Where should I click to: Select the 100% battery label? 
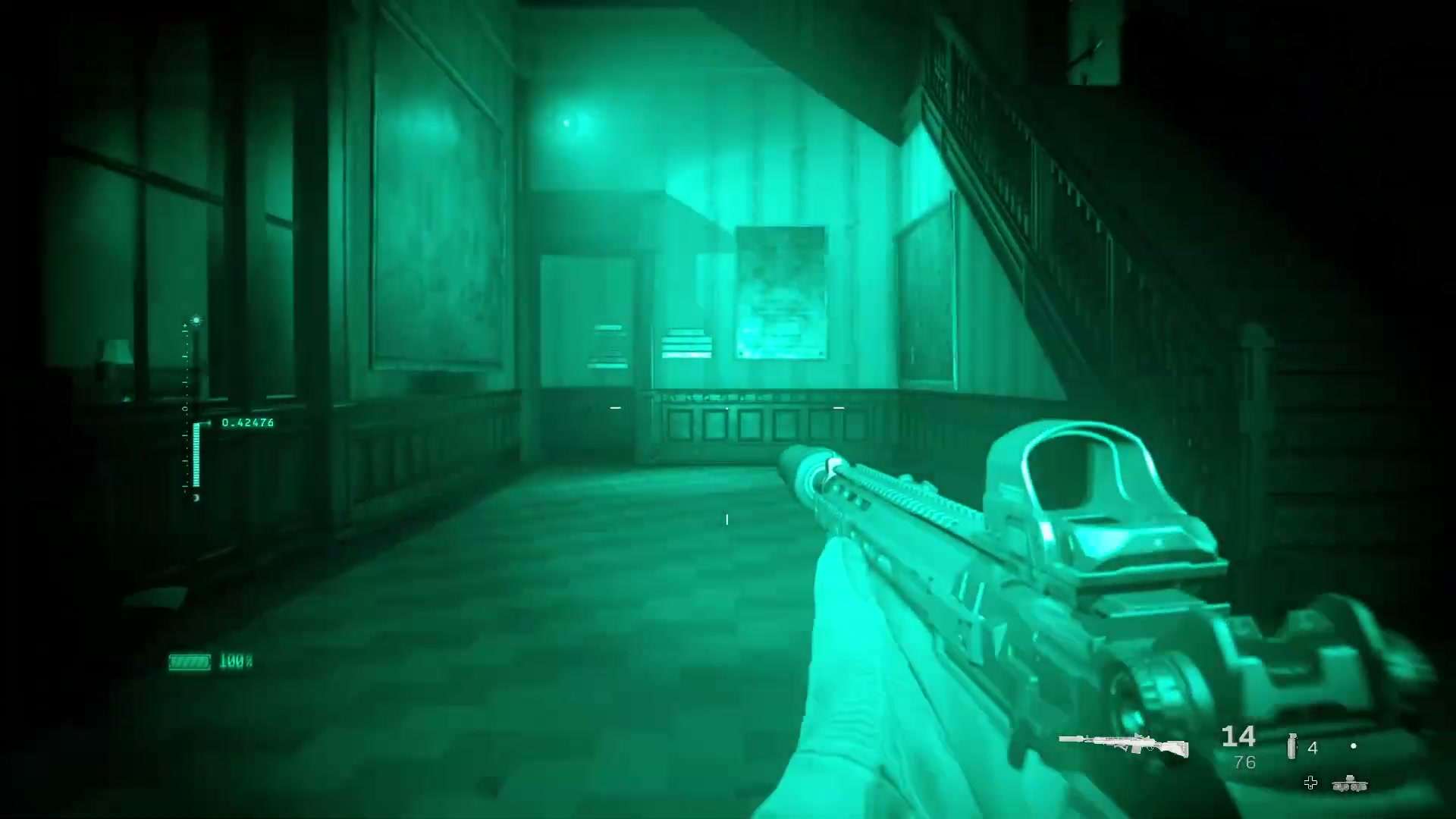coord(236,660)
